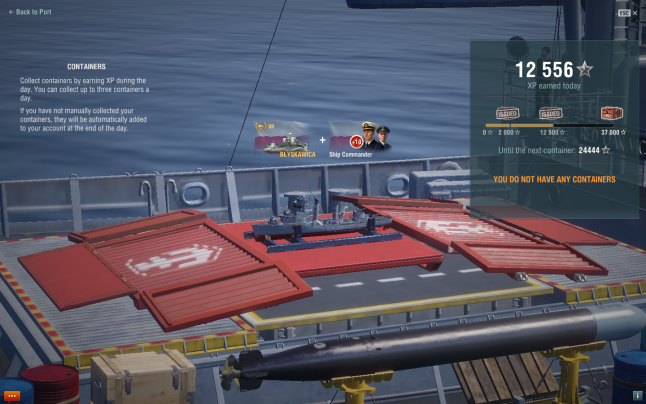This screenshot has height=404, width=646.
Task: Open the info button in the corner
Action: pyautogui.click(x=637, y=395)
